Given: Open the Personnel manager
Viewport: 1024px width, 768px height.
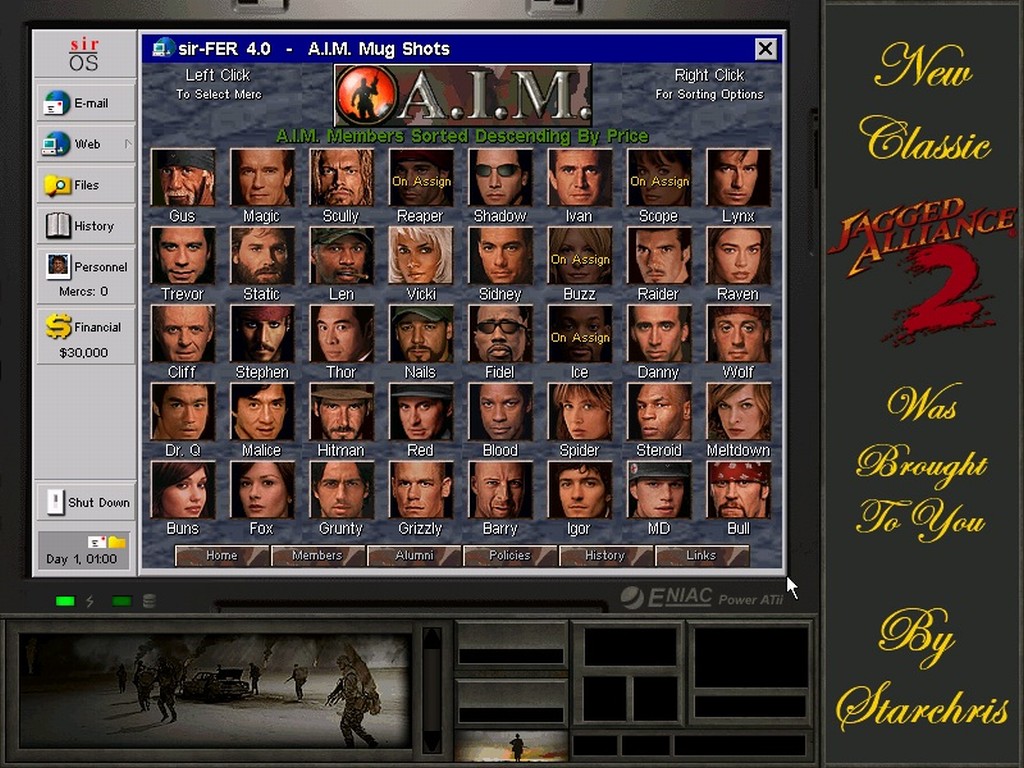Looking at the screenshot, I should (86, 273).
